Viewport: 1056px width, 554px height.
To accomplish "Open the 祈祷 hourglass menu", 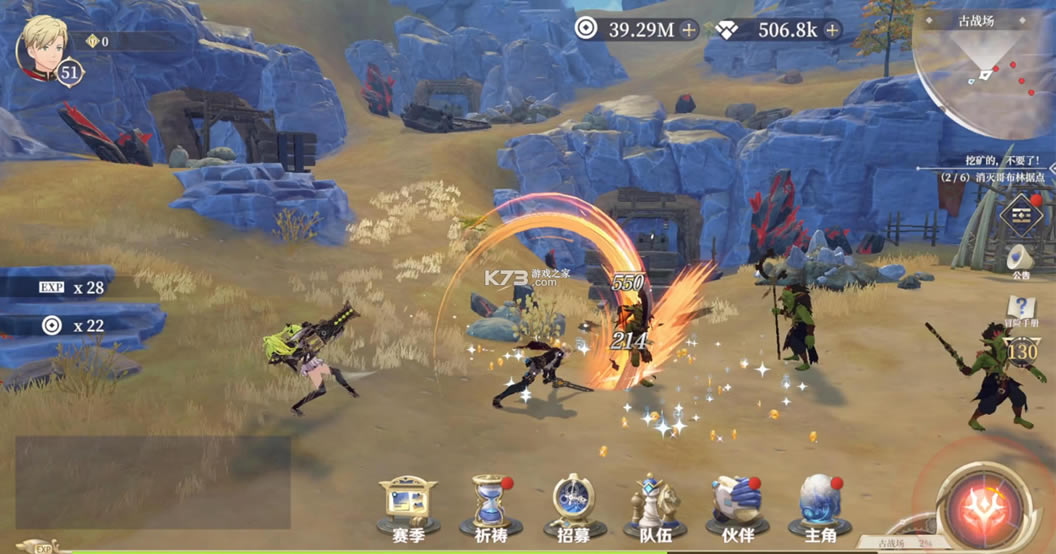I will pos(490,505).
